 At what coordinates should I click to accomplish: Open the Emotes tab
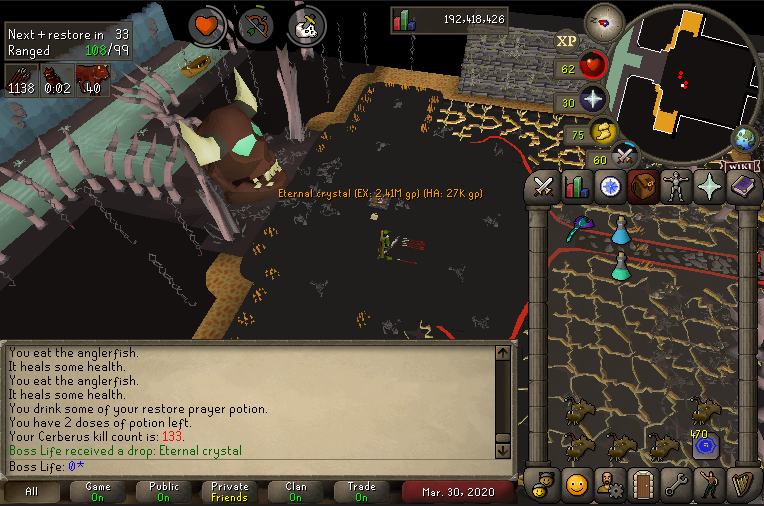pos(710,485)
